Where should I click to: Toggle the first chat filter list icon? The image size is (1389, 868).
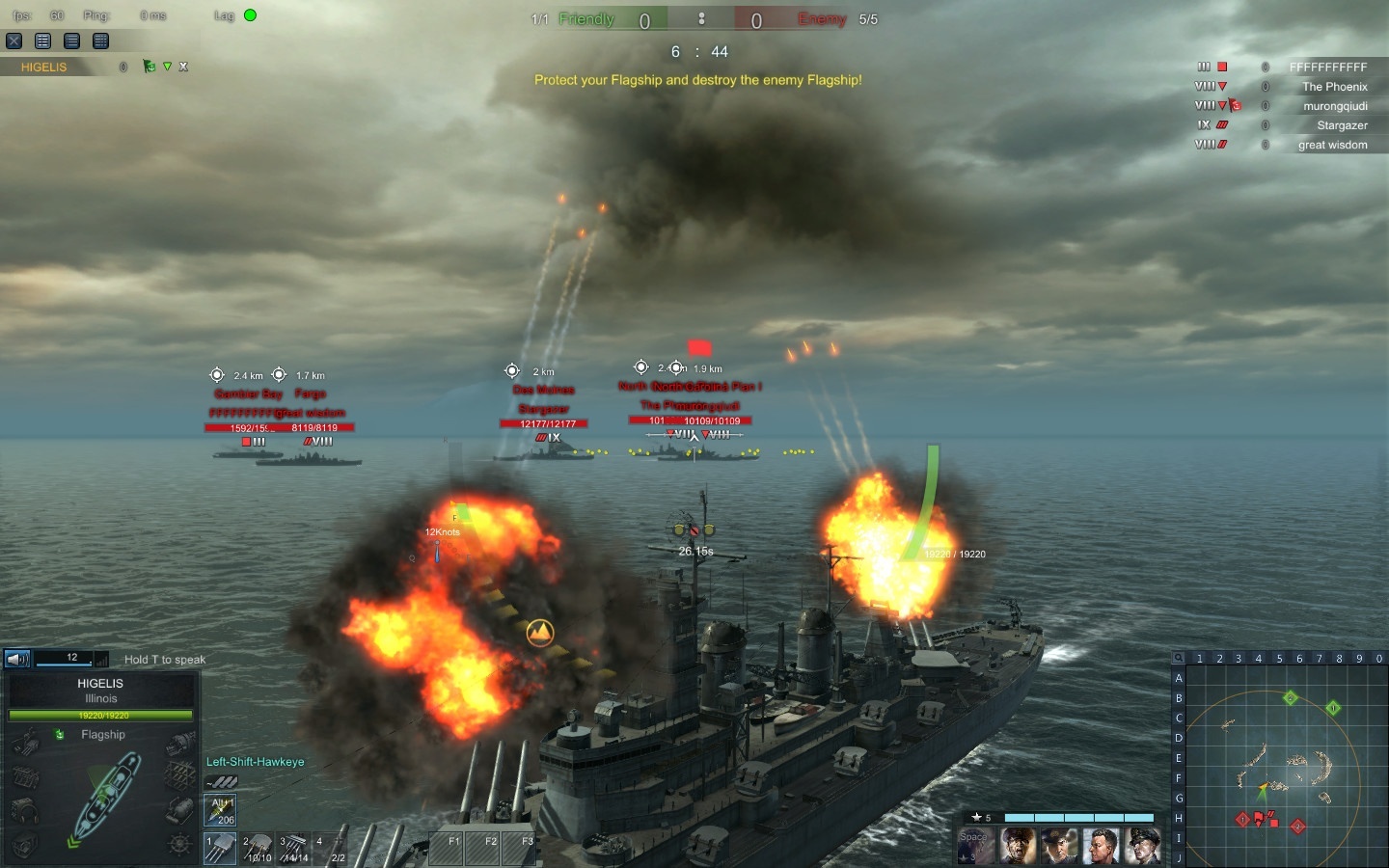pos(42,41)
